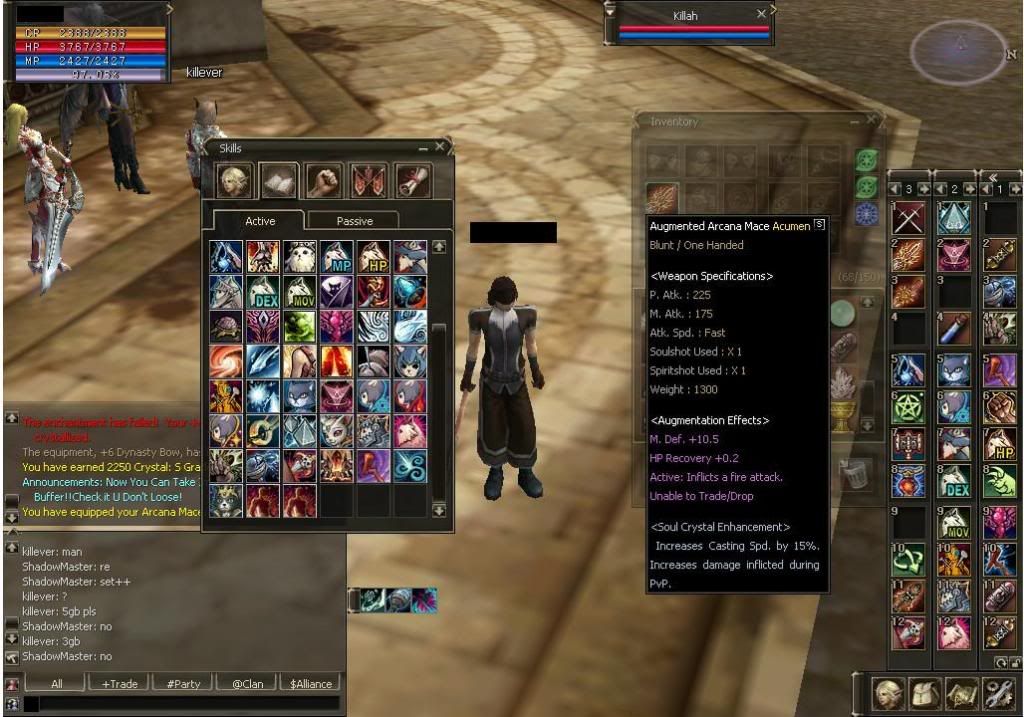
Task: Open the +Trade chat tab
Action: point(119,684)
